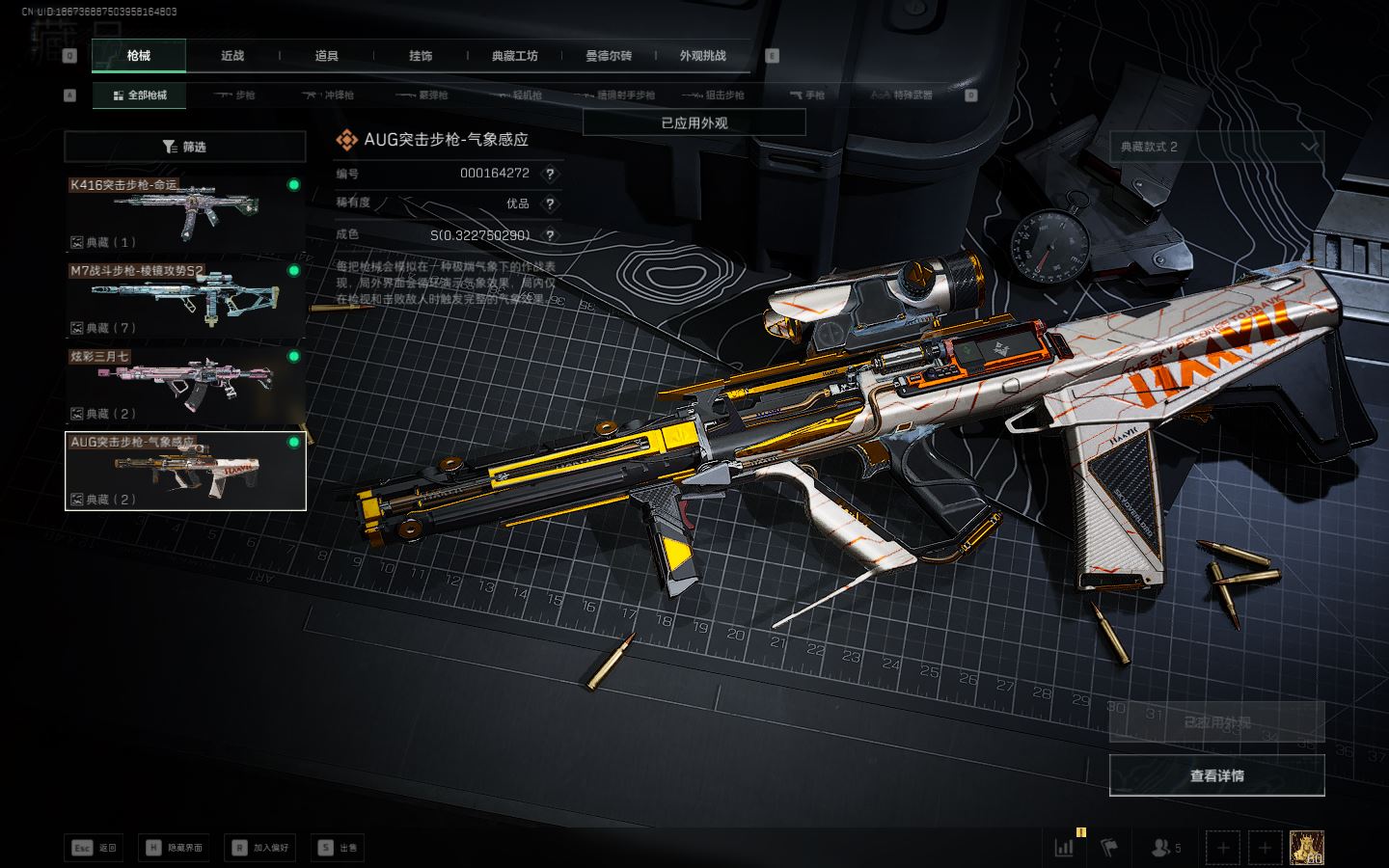Expand the 典藏款式 2 dropdown

(1216, 147)
